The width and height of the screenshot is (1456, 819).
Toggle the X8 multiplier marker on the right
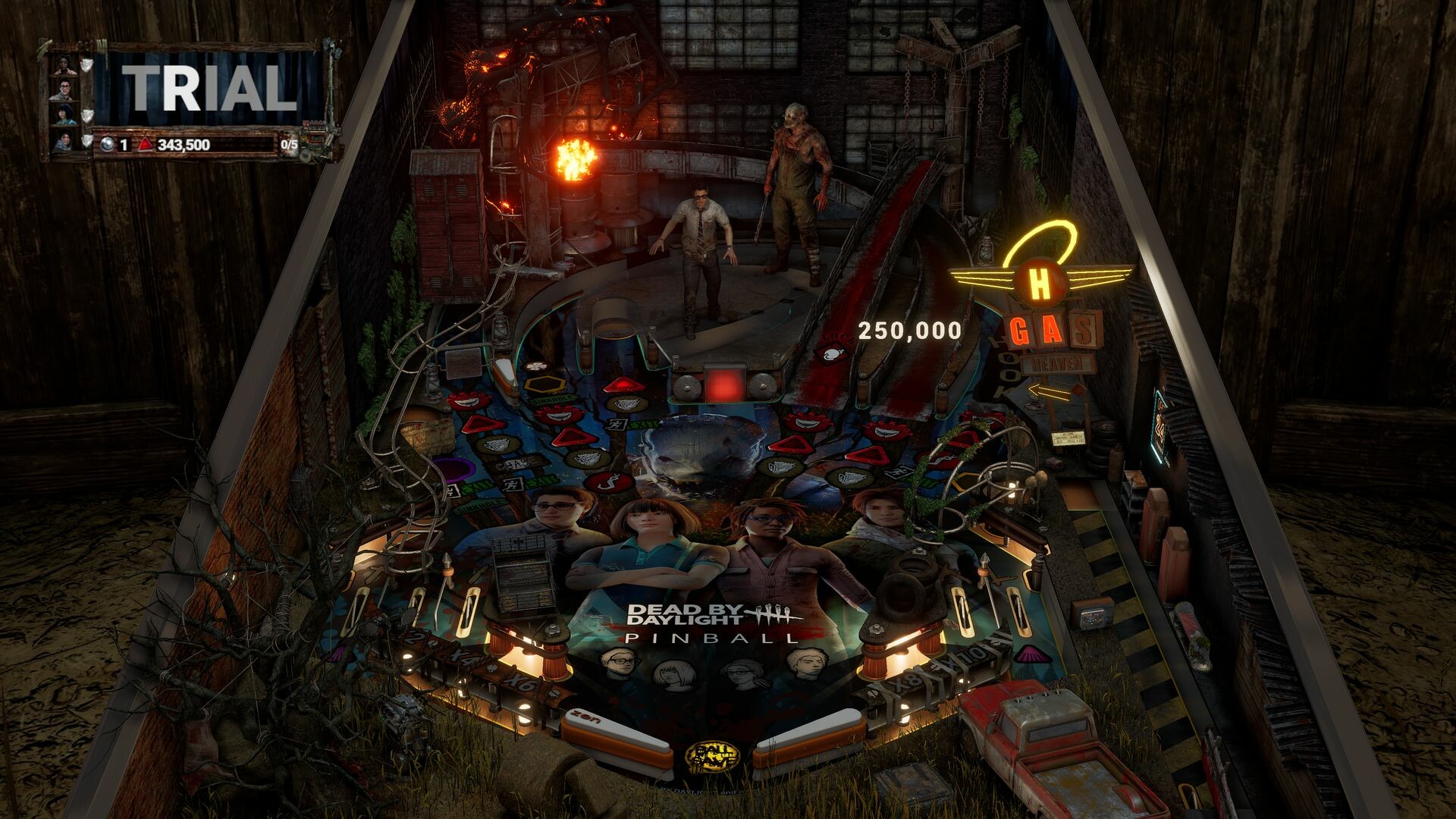click(x=905, y=683)
